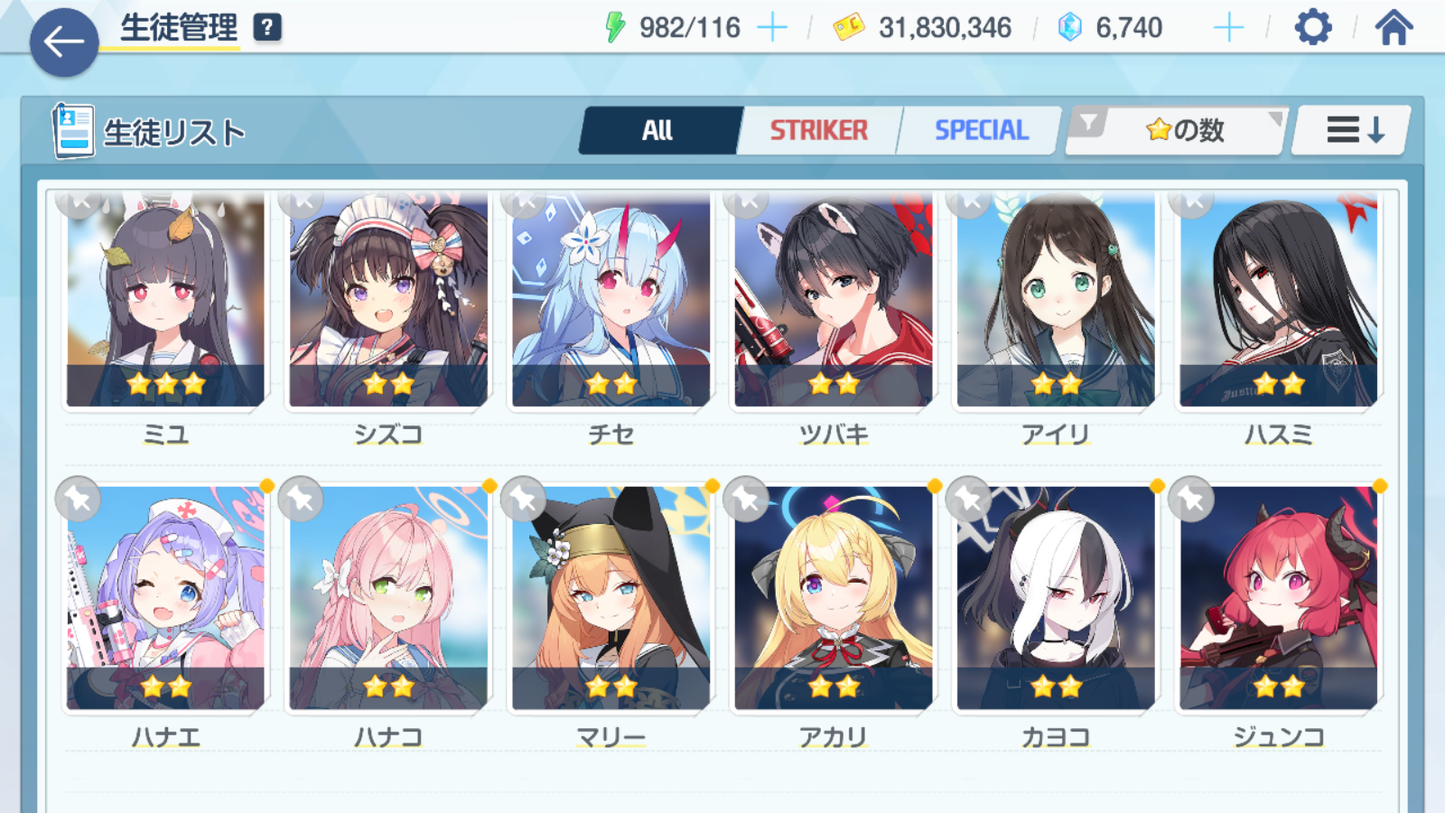Open the help question mark icon
Viewport: 1445px width, 813px height.
coord(267,28)
